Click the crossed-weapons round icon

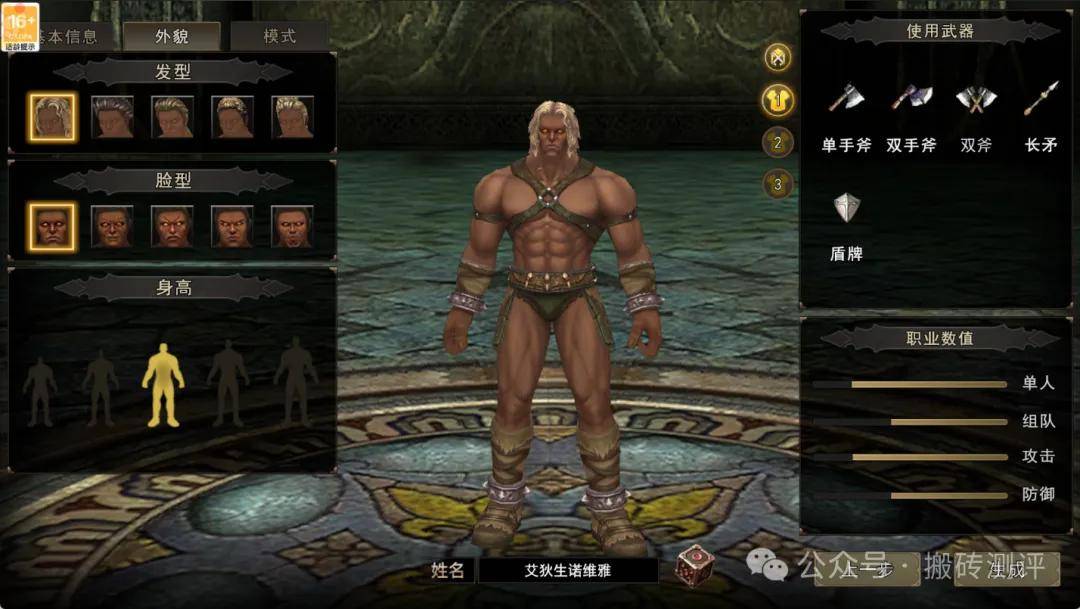(x=778, y=57)
